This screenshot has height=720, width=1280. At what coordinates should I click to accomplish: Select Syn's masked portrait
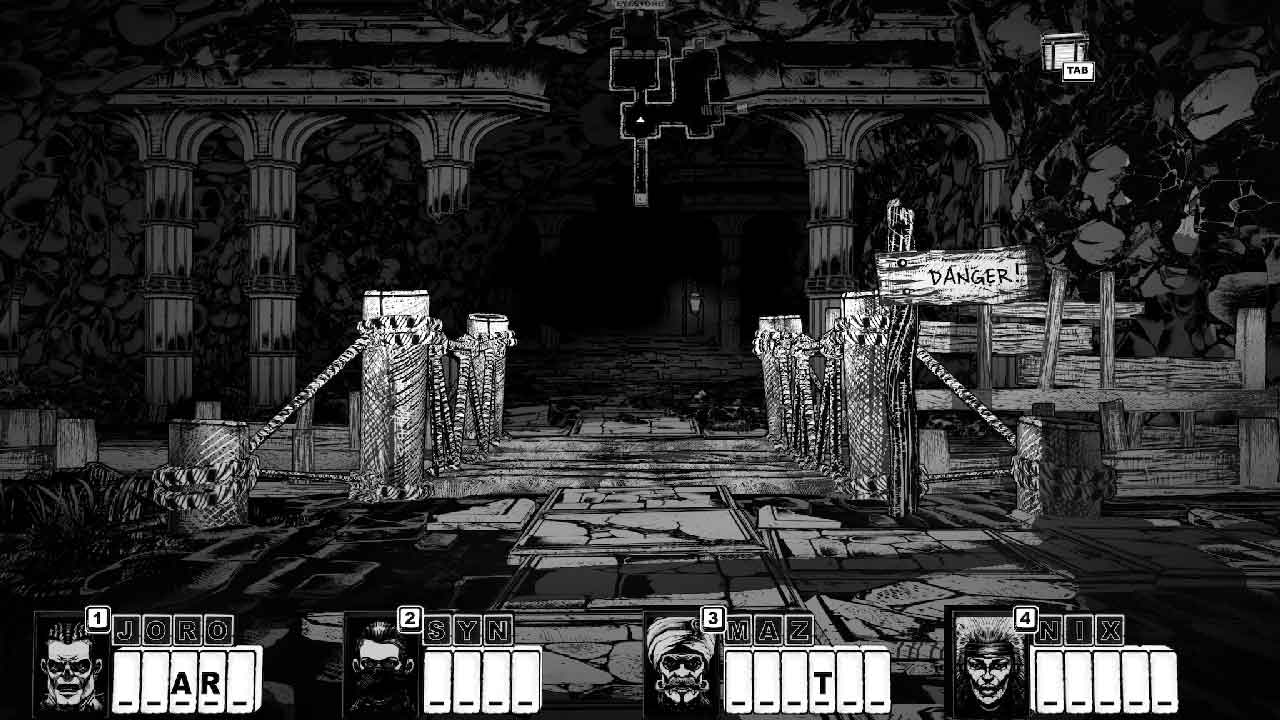(x=382, y=667)
